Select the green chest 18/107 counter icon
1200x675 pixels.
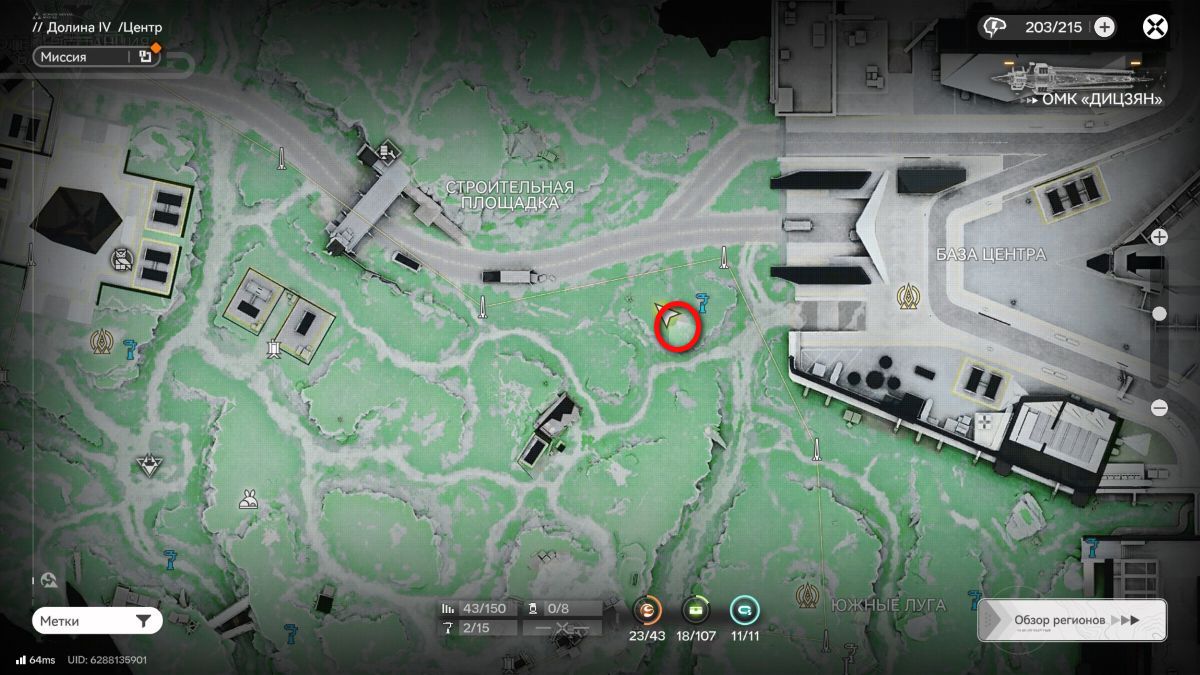click(x=696, y=609)
